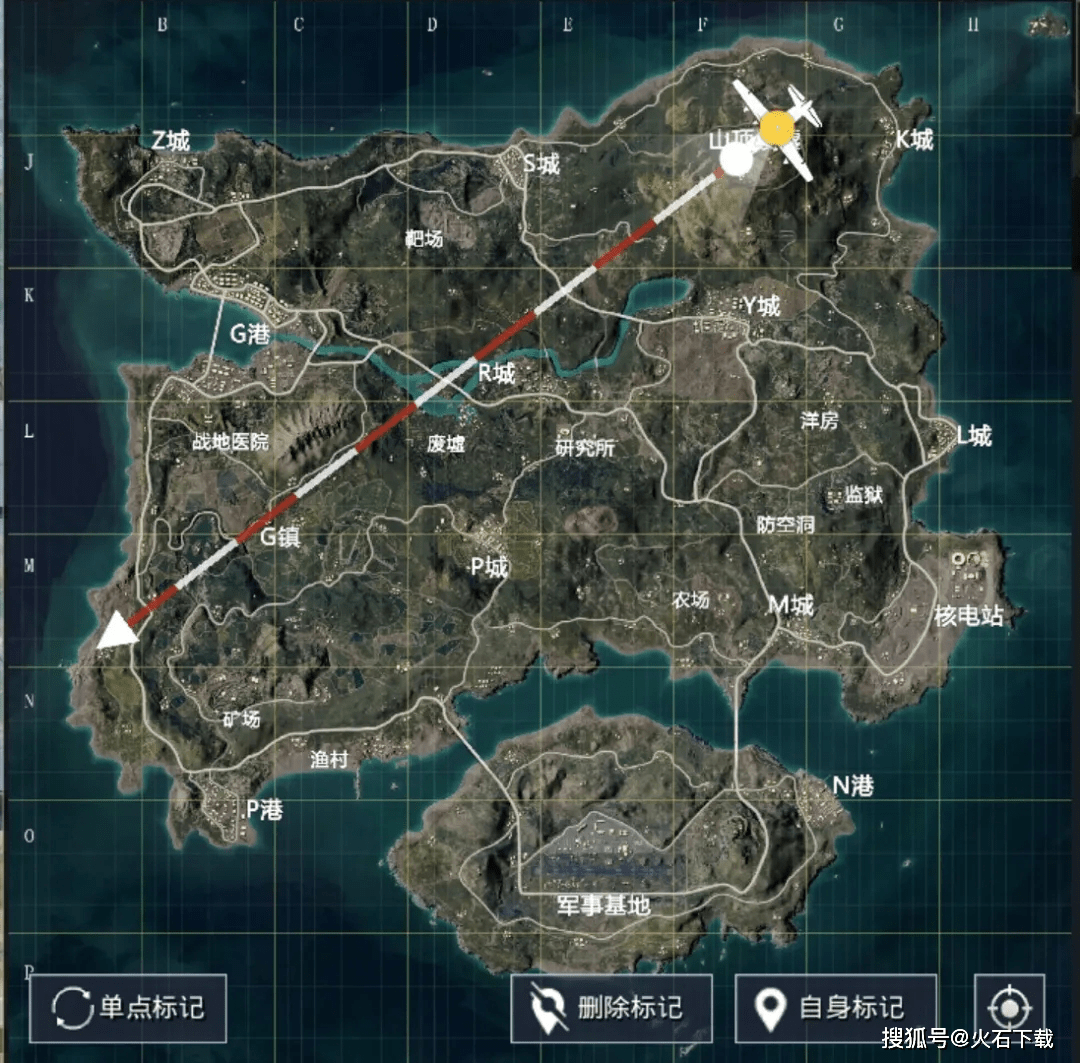The image size is (1080, 1063).
Task: Click the 删除标记 delete marker button
Action: pyautogui.click(x=611, y=1008)
